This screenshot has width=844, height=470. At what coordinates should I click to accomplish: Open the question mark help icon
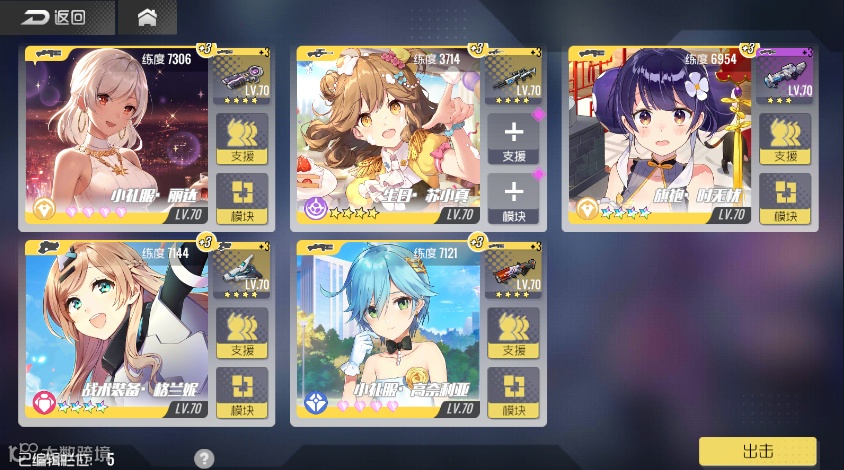tap(204, 459)
